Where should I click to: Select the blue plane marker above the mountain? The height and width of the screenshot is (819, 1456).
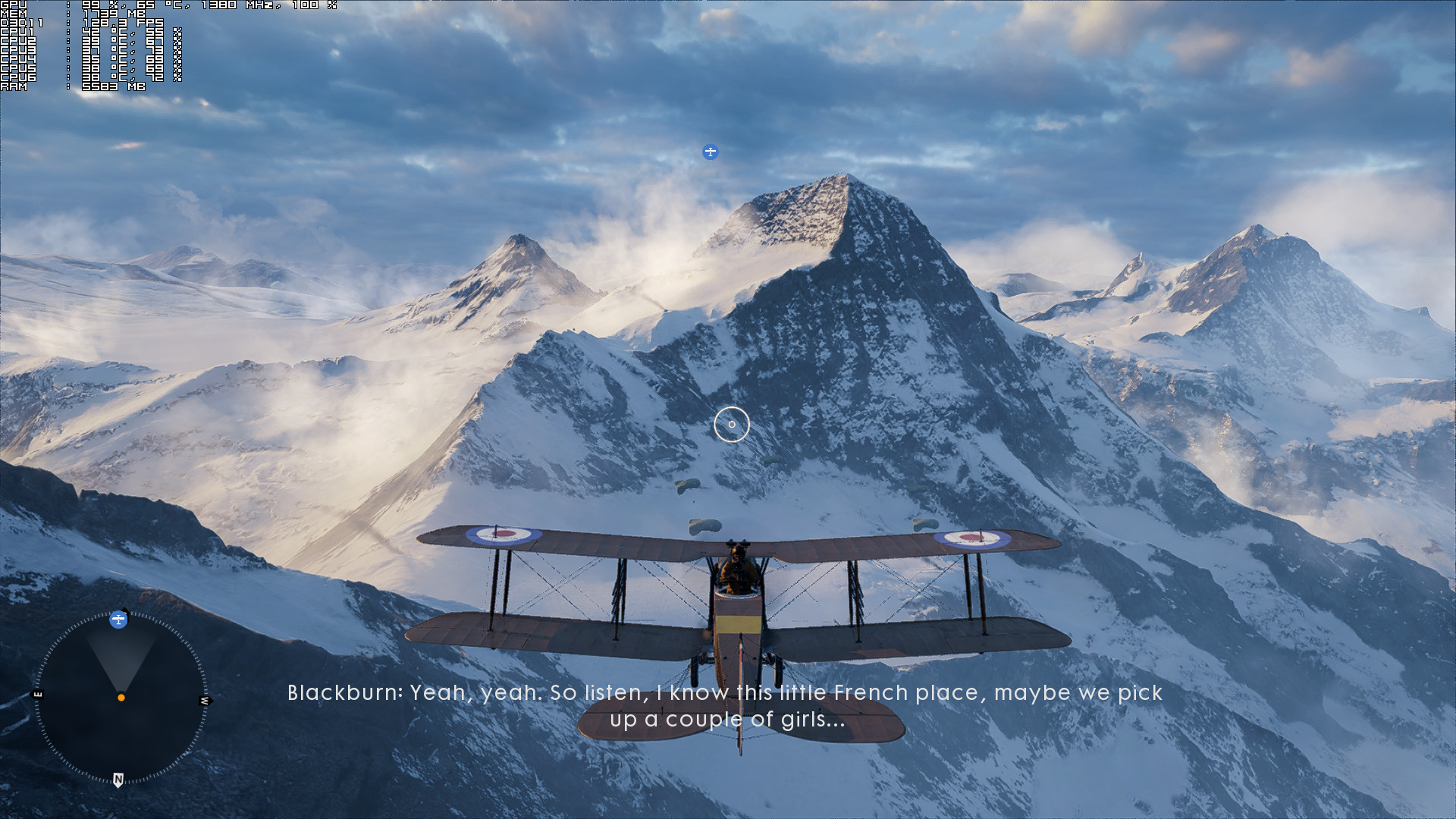(710, 152)
